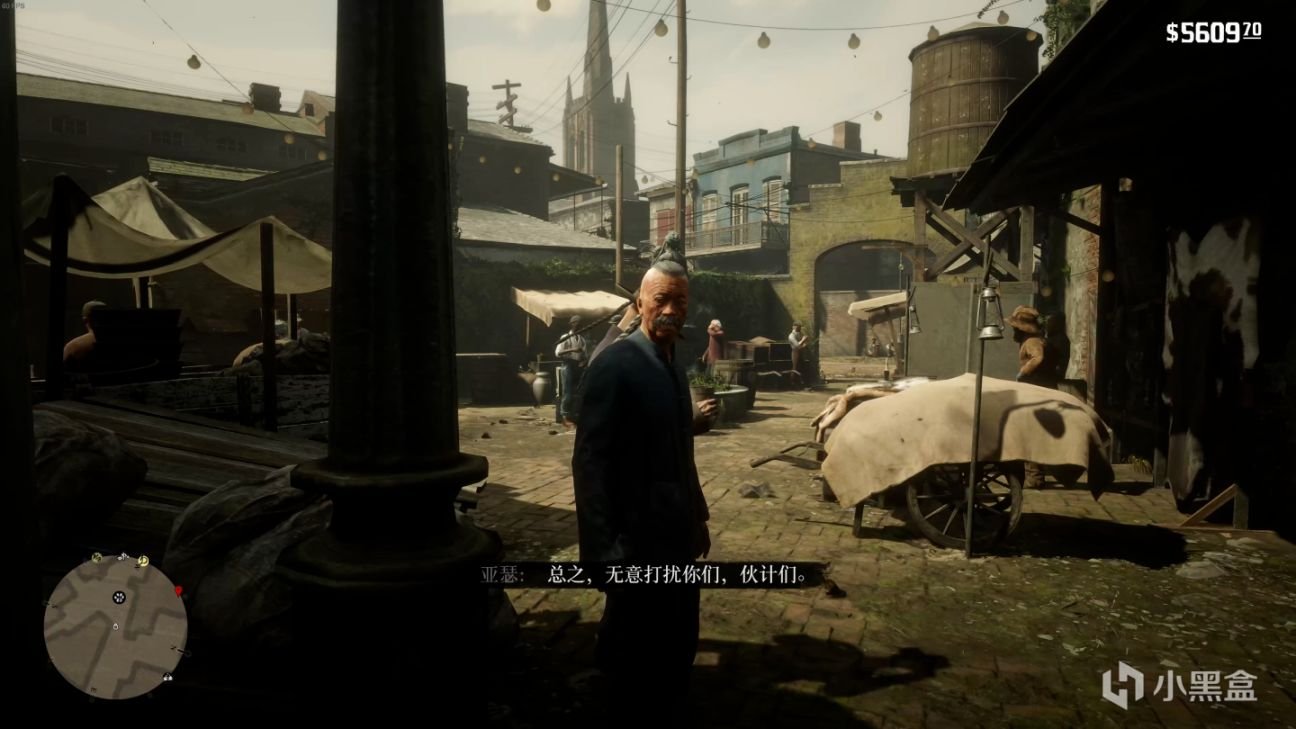Click the gun icon left of the minimap's animal marker

tap(177, 648)
